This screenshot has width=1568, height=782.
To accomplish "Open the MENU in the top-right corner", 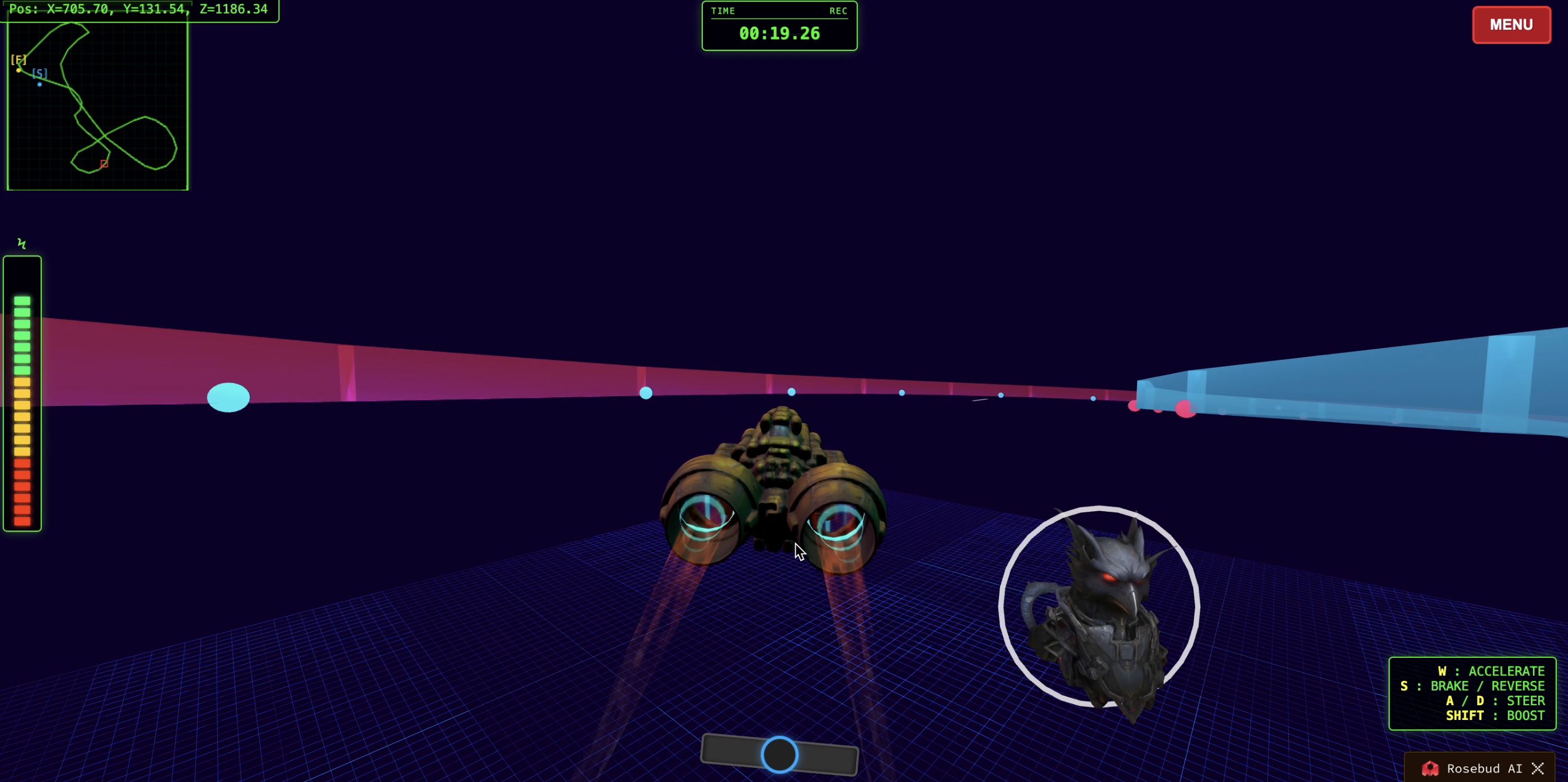I will (x=1512, y=24).
